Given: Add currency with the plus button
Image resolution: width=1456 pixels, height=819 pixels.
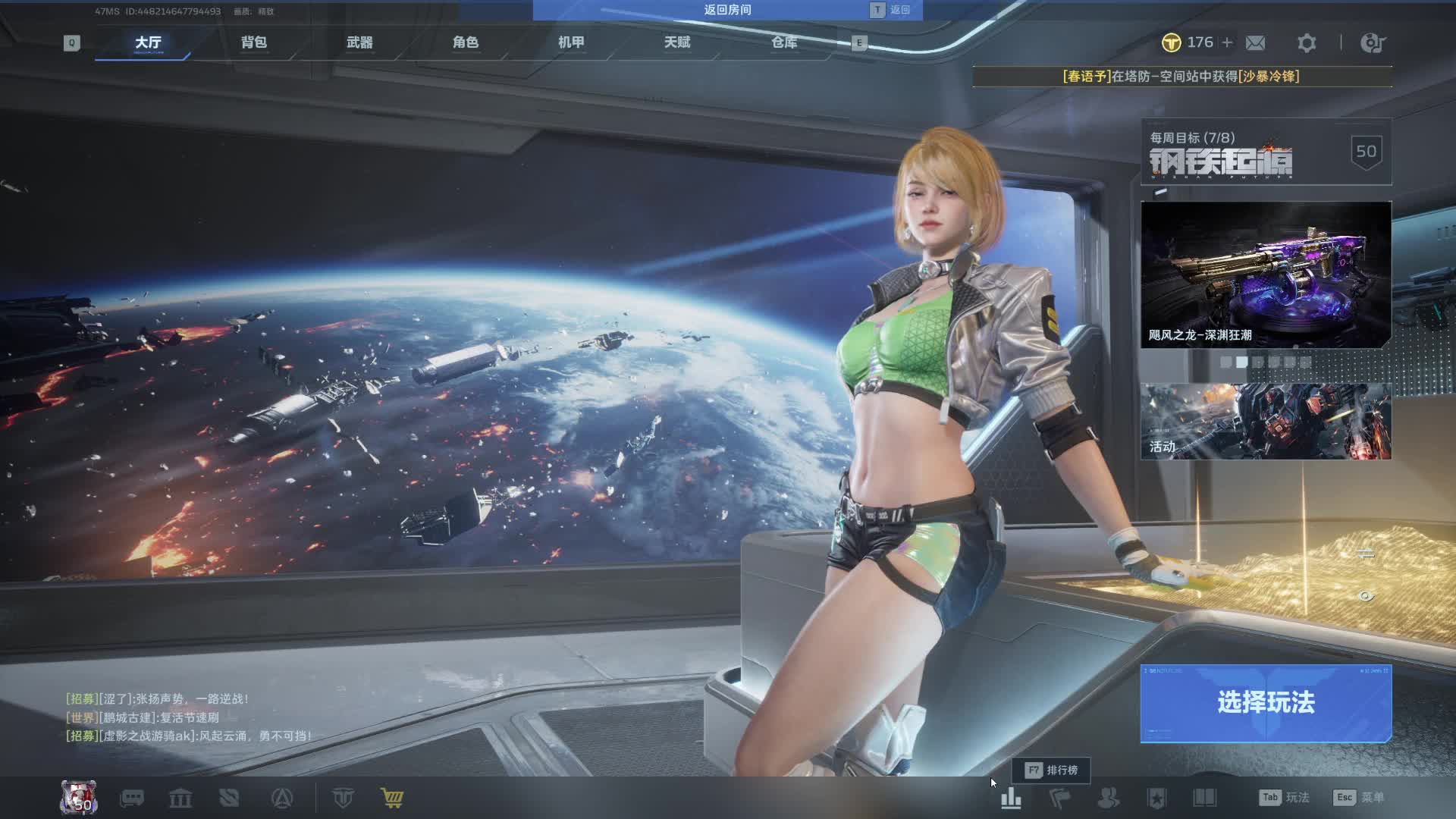Looking at the screenshot, I should coord(1227,42).
